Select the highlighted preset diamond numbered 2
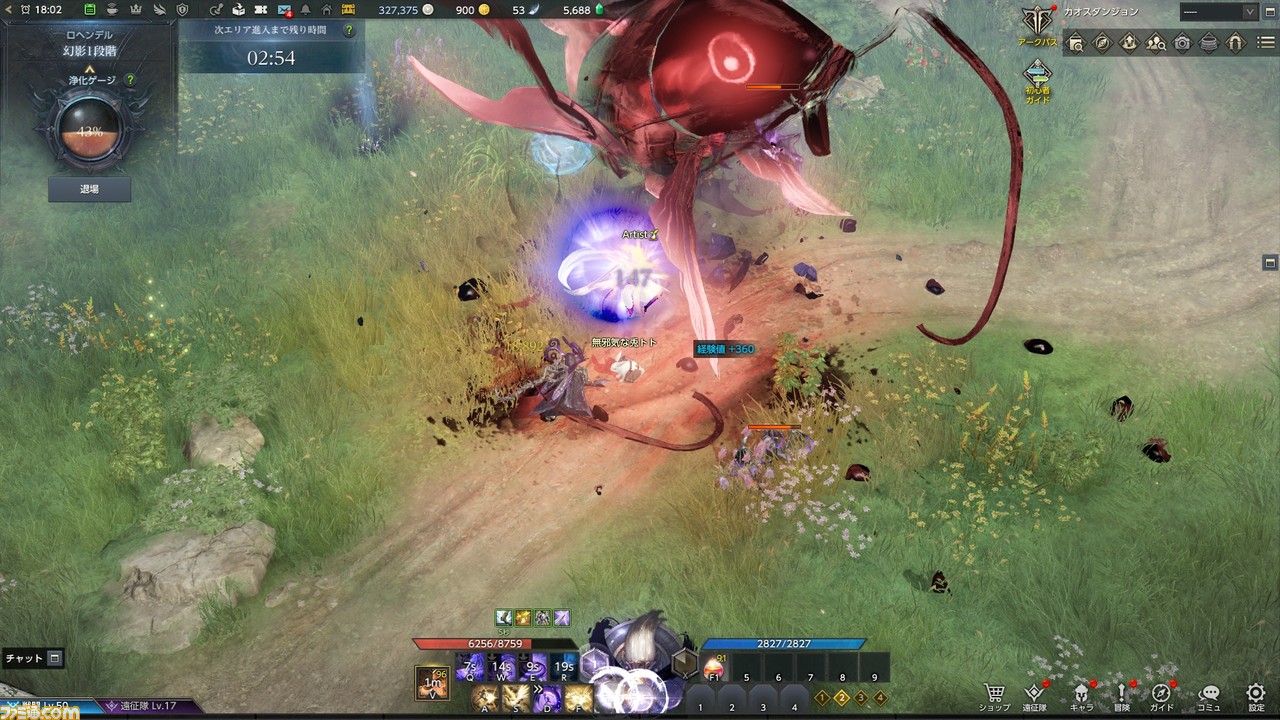This screenshot has height=720, width=1280. tap(842, 698)
